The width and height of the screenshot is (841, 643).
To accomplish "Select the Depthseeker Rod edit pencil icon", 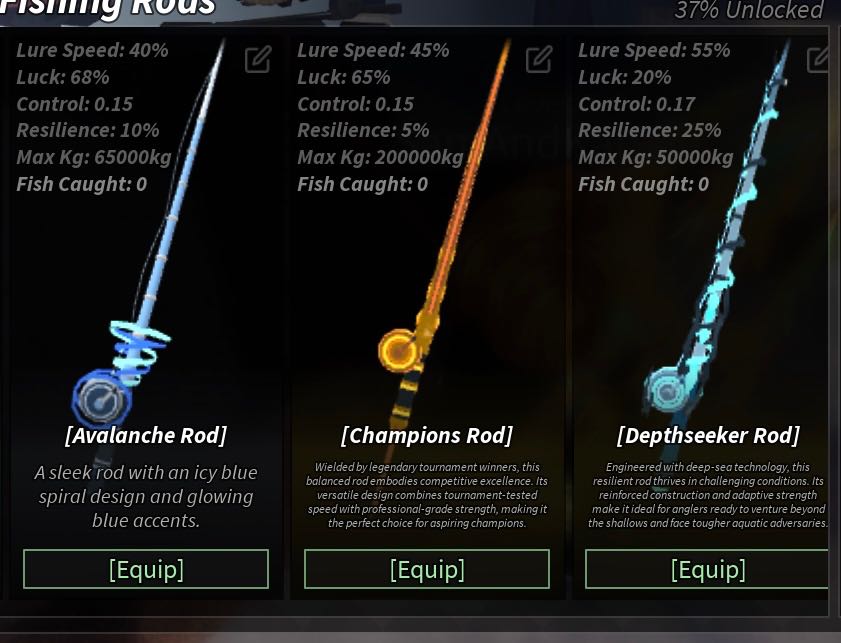I will 819,60.
